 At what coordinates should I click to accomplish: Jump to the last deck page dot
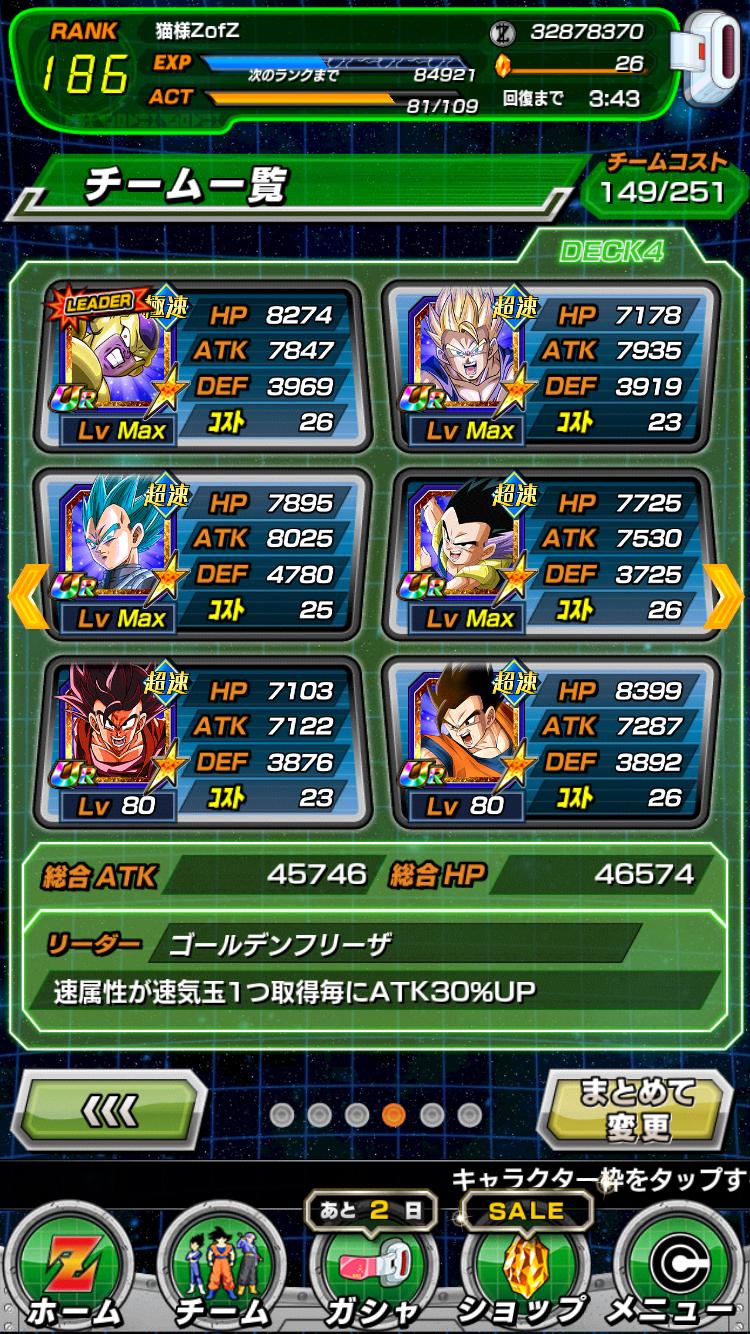click(469, 1114)
